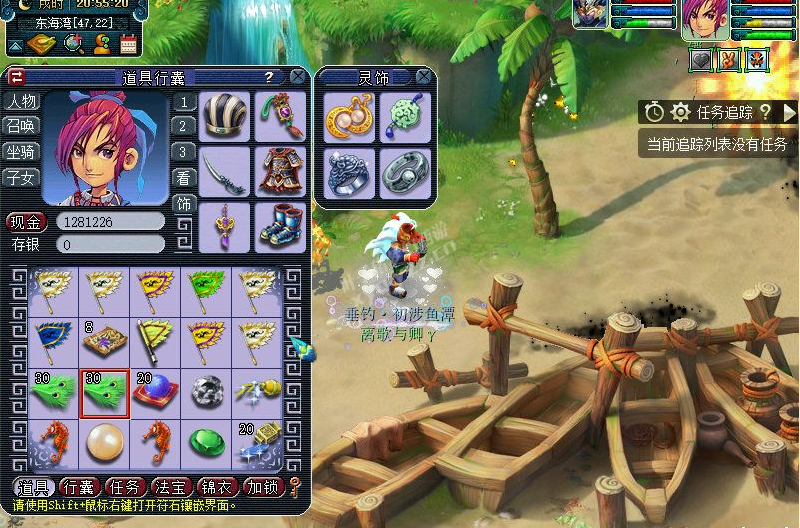The height and width of the screenshot is (528, 800).
Task: Open the 任务 quest items tab
Action: click(123, 487)
